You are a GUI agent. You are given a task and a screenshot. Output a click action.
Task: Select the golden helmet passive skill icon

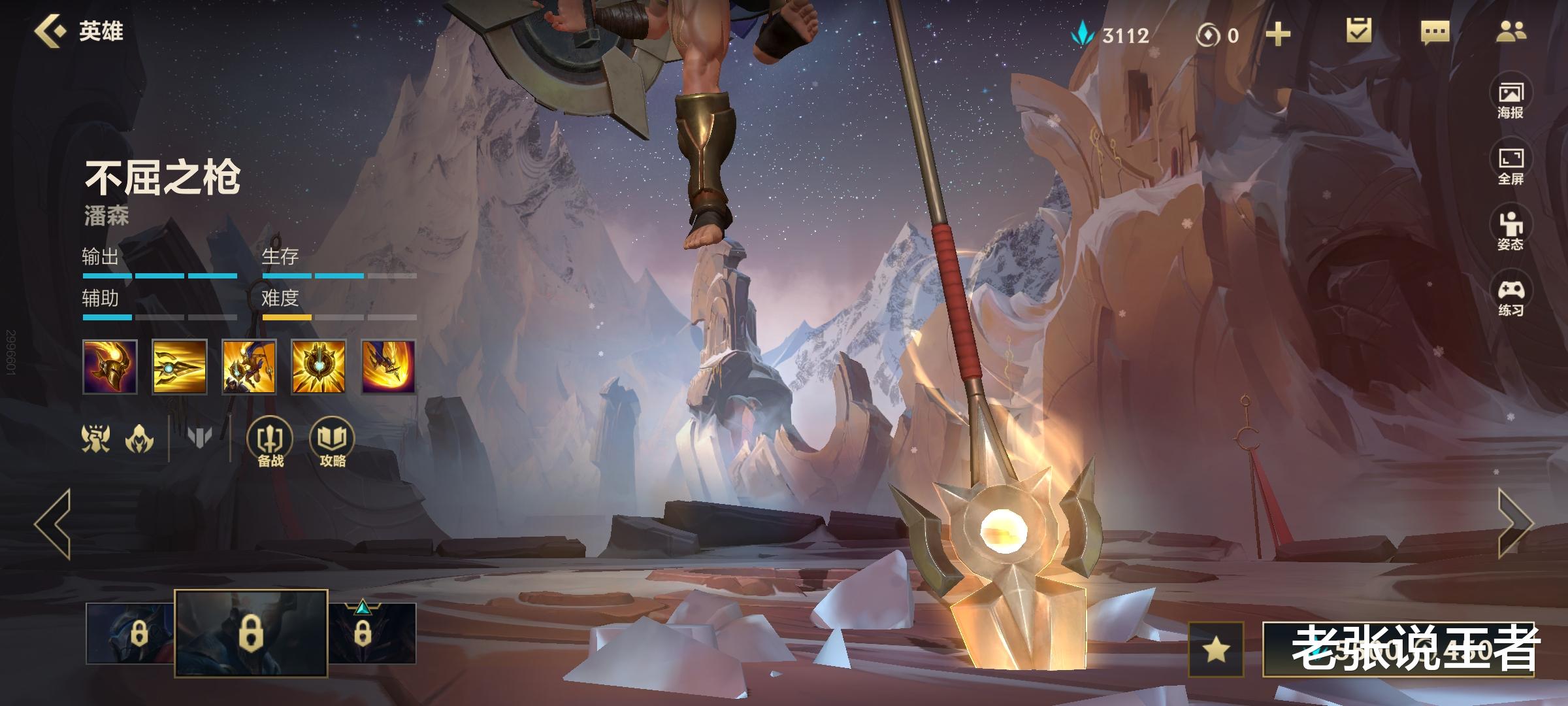[x=110, y=367]
